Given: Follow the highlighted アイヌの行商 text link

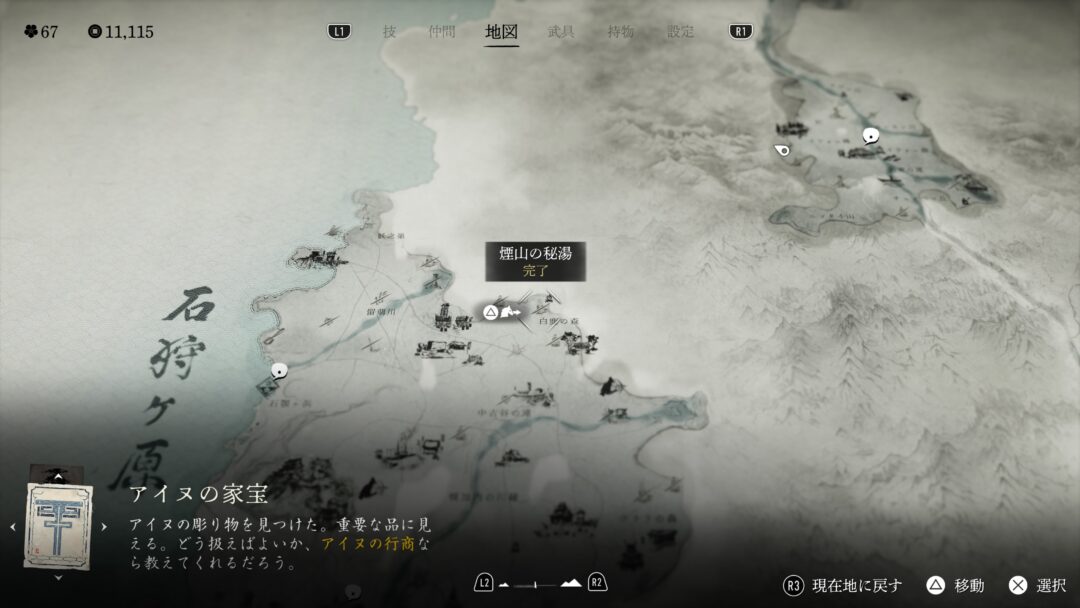Looking at the screenshot, I should point(361,544).
